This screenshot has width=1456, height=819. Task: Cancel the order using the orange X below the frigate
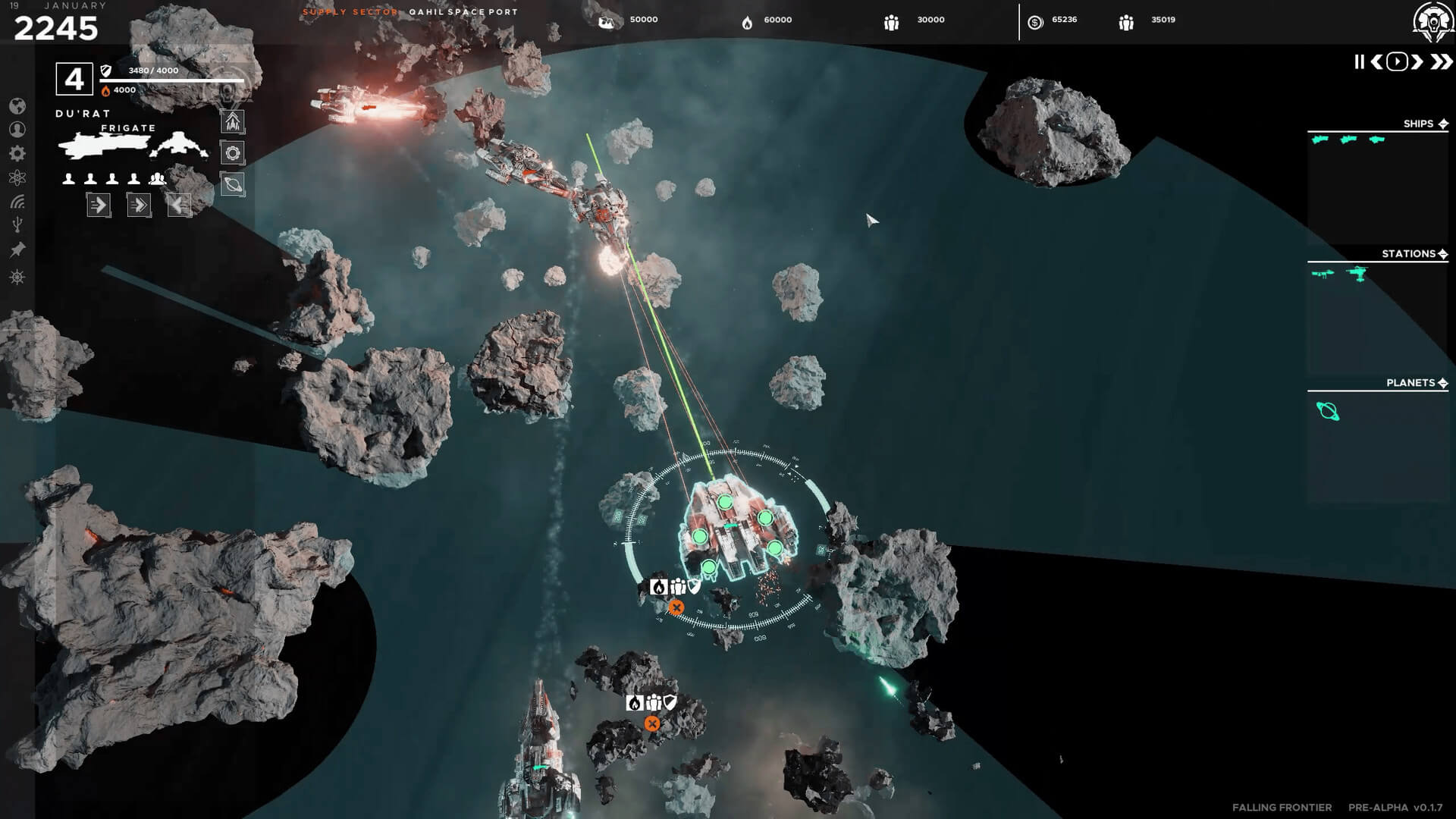click(677, 607)
